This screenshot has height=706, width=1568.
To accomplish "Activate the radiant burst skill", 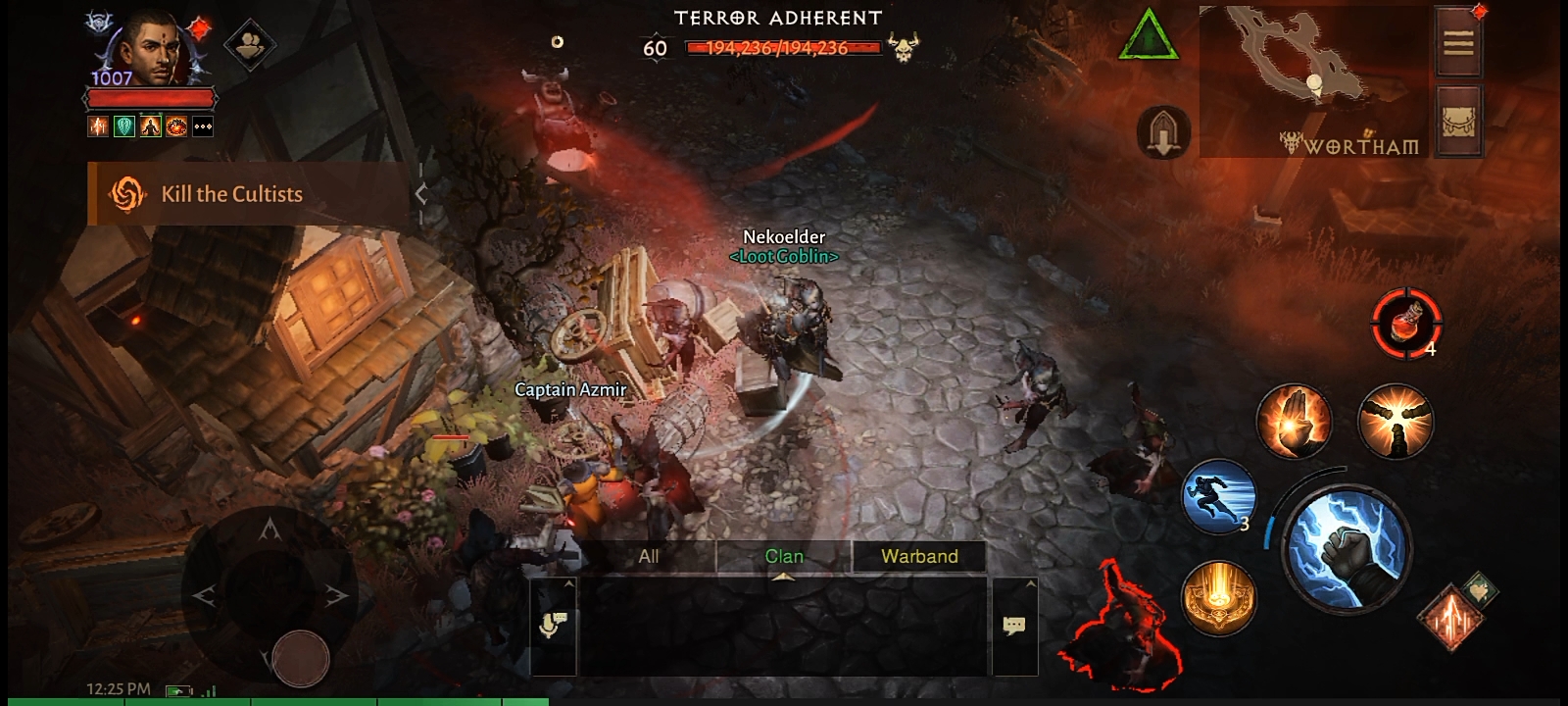I will click(1396, 420).
